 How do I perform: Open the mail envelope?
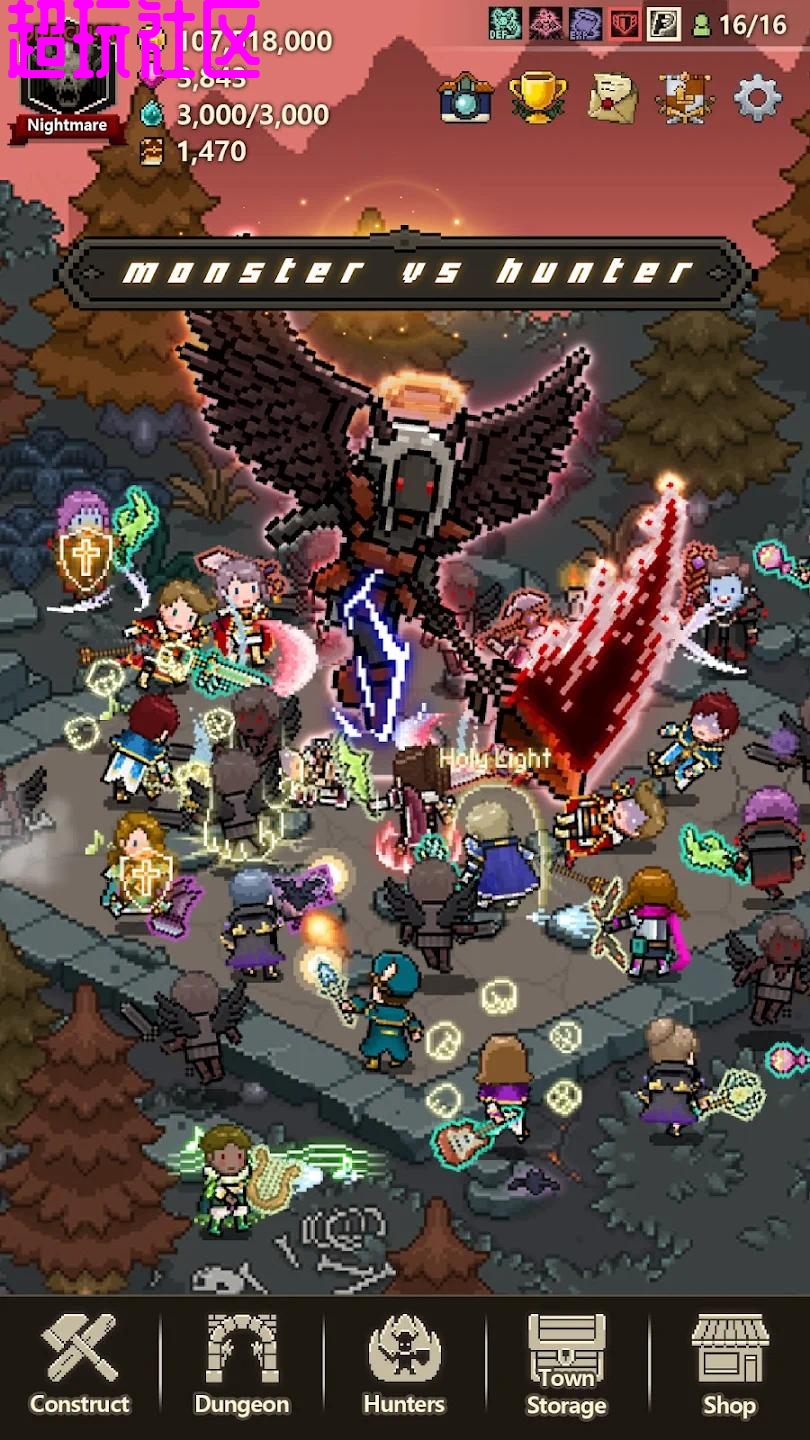pos(612,98)
